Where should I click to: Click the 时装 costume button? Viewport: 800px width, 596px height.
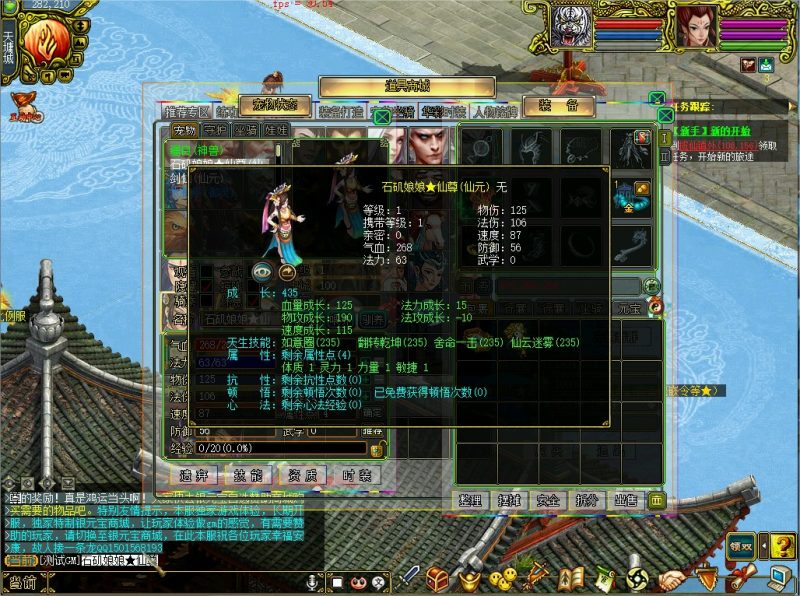coord(356,475)
